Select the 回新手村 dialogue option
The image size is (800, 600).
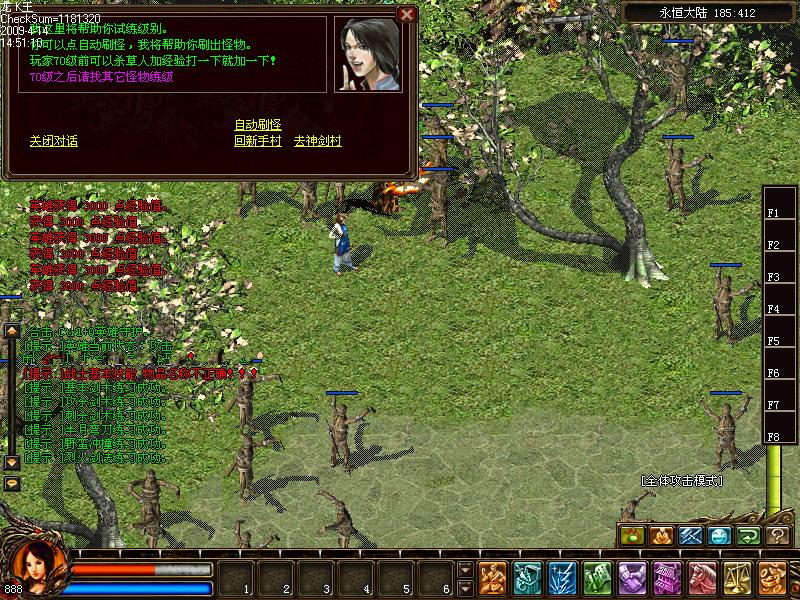(257, 141)
